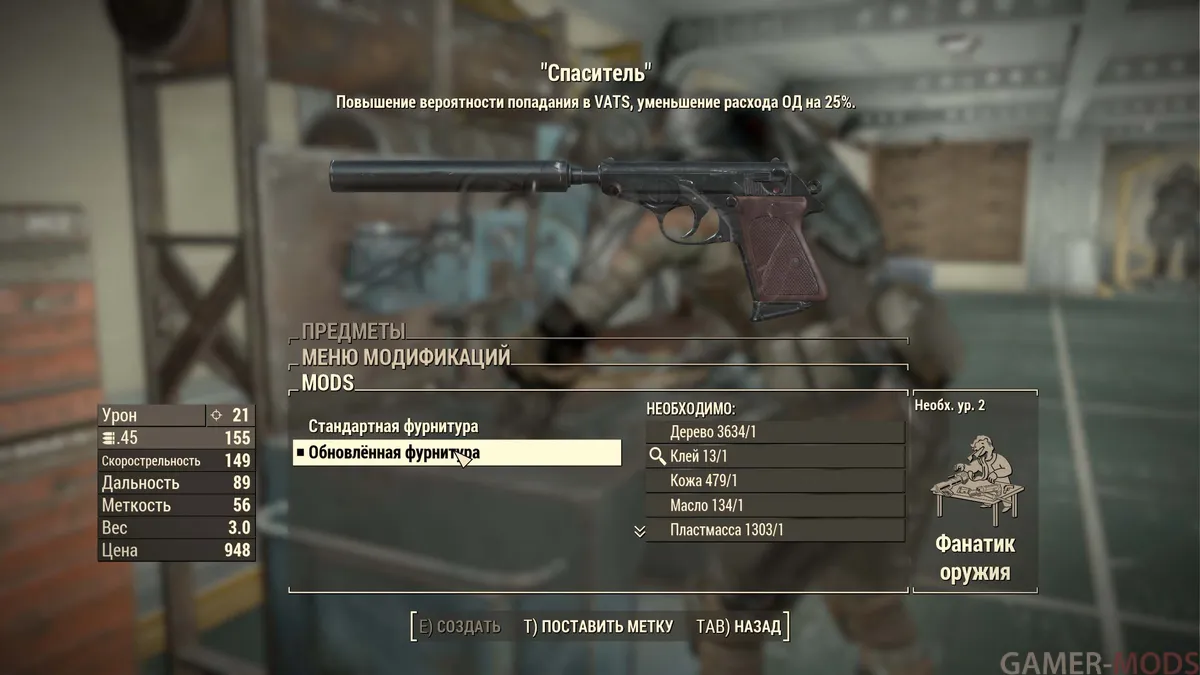The image size is (1200, 675).
Task: Click the Поставить метку button
Action: tap(598, 627)
